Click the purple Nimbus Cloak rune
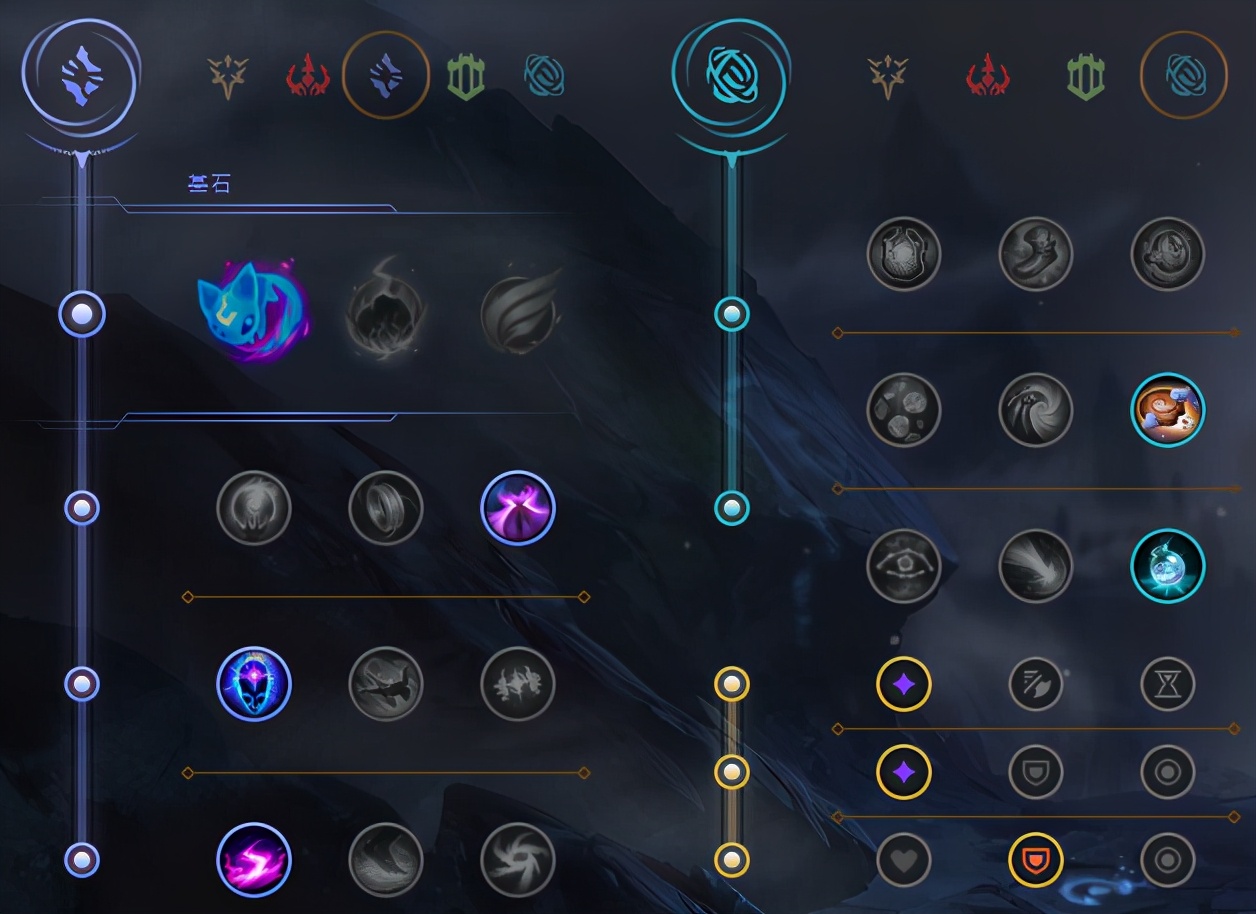This screenshot has width=1256, height=914. [517, 508]
